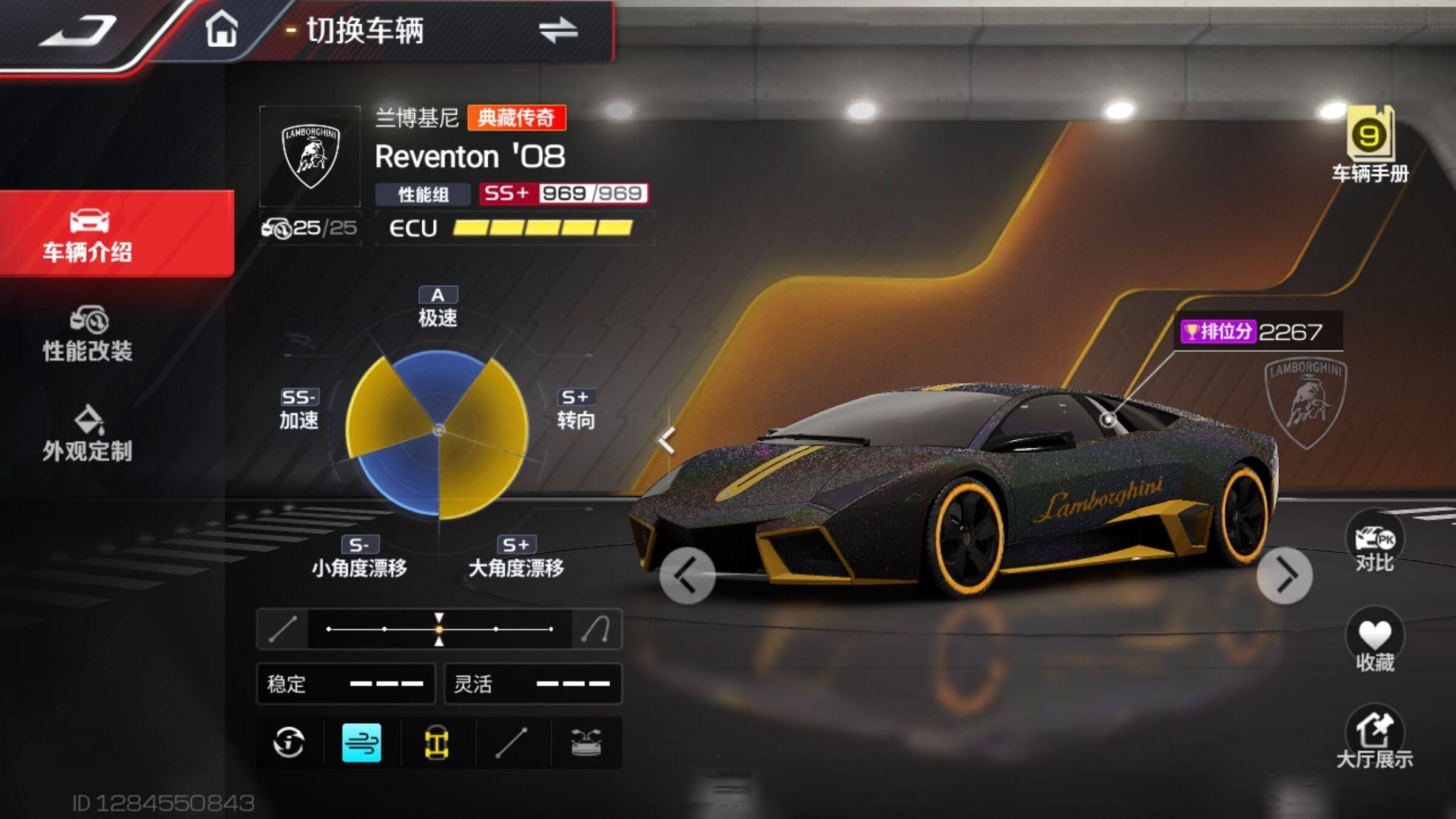Go back using the top-left back arrow
Screen dimensions: 1456x819
pyautogui.click(x=78, y=32)
